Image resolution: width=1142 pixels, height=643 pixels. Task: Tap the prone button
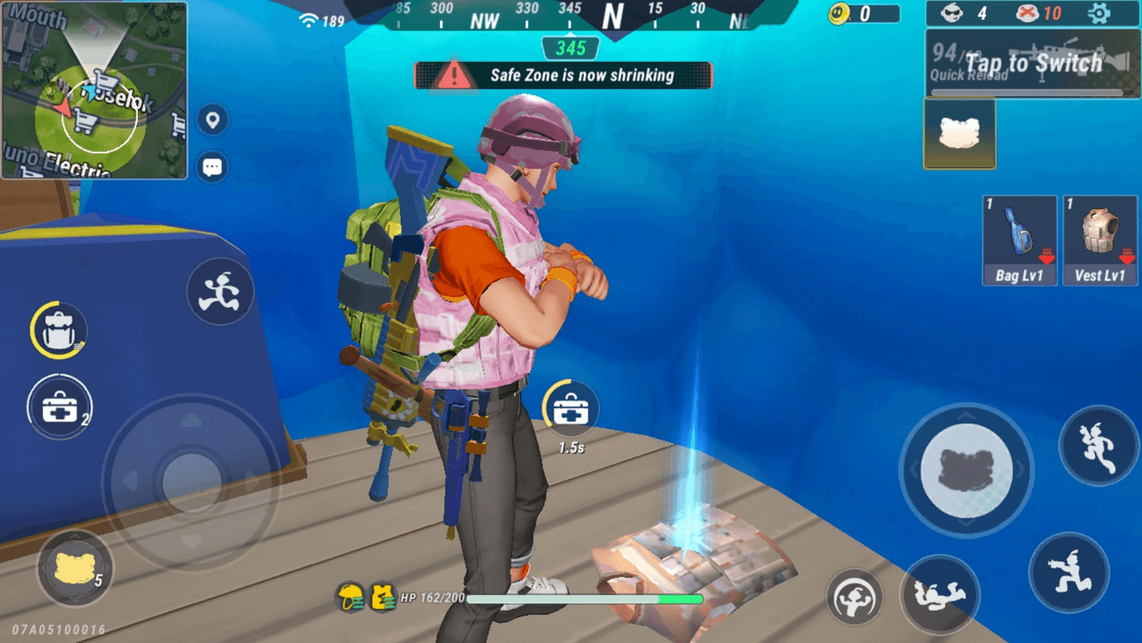pos(939,594)
